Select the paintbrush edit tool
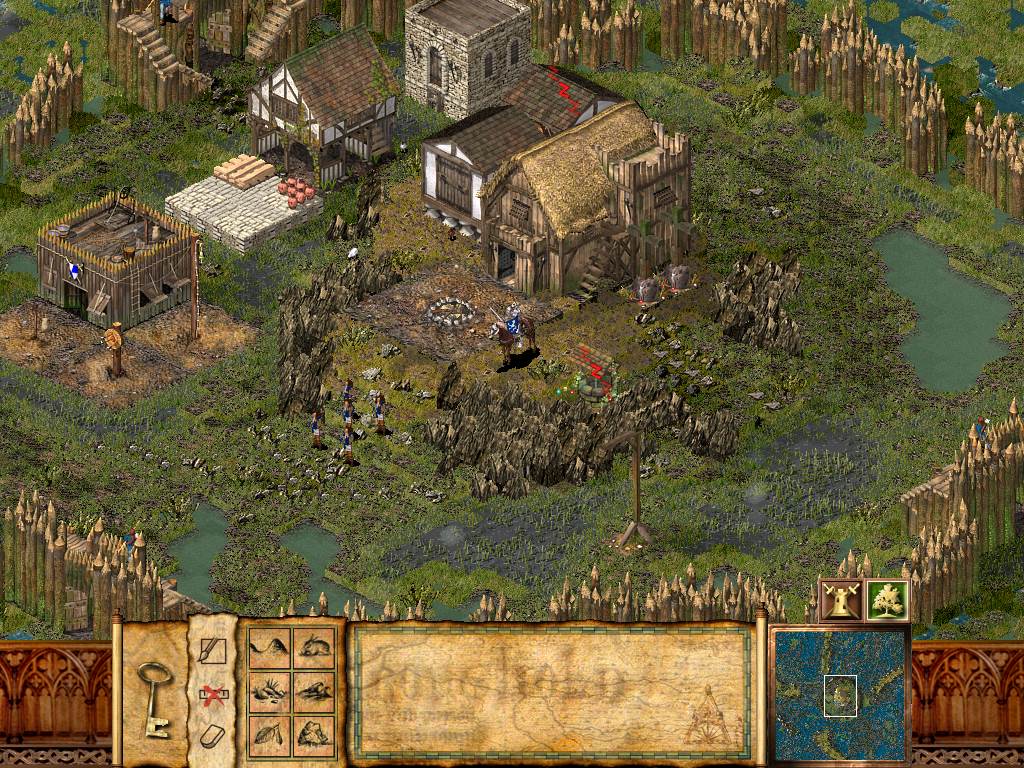 [212, 651]
